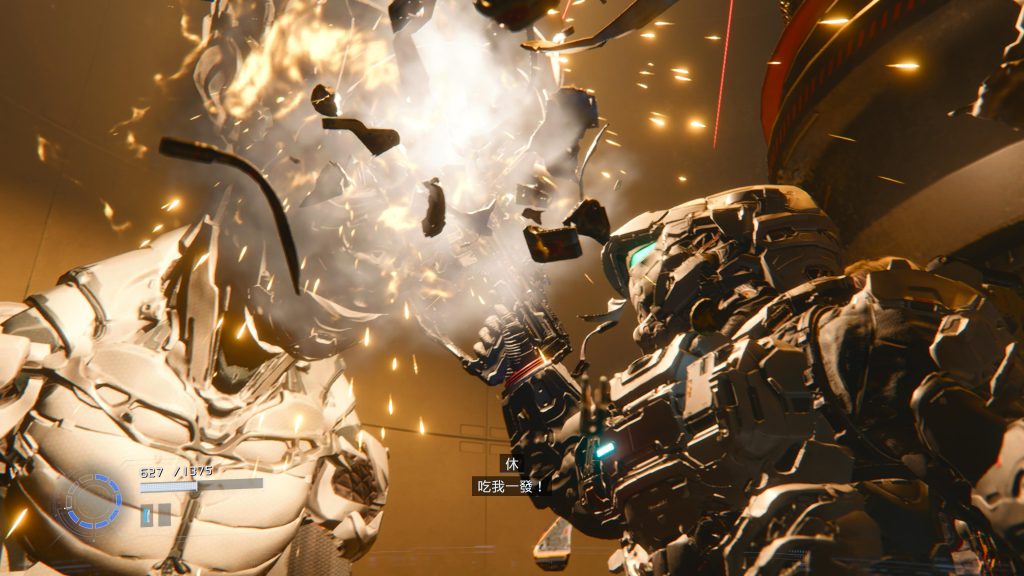Select the blue-filled item slot under the health bar
Image resolution: width=1024 pixels, height=576 pixels.
[x=146, y=514]
